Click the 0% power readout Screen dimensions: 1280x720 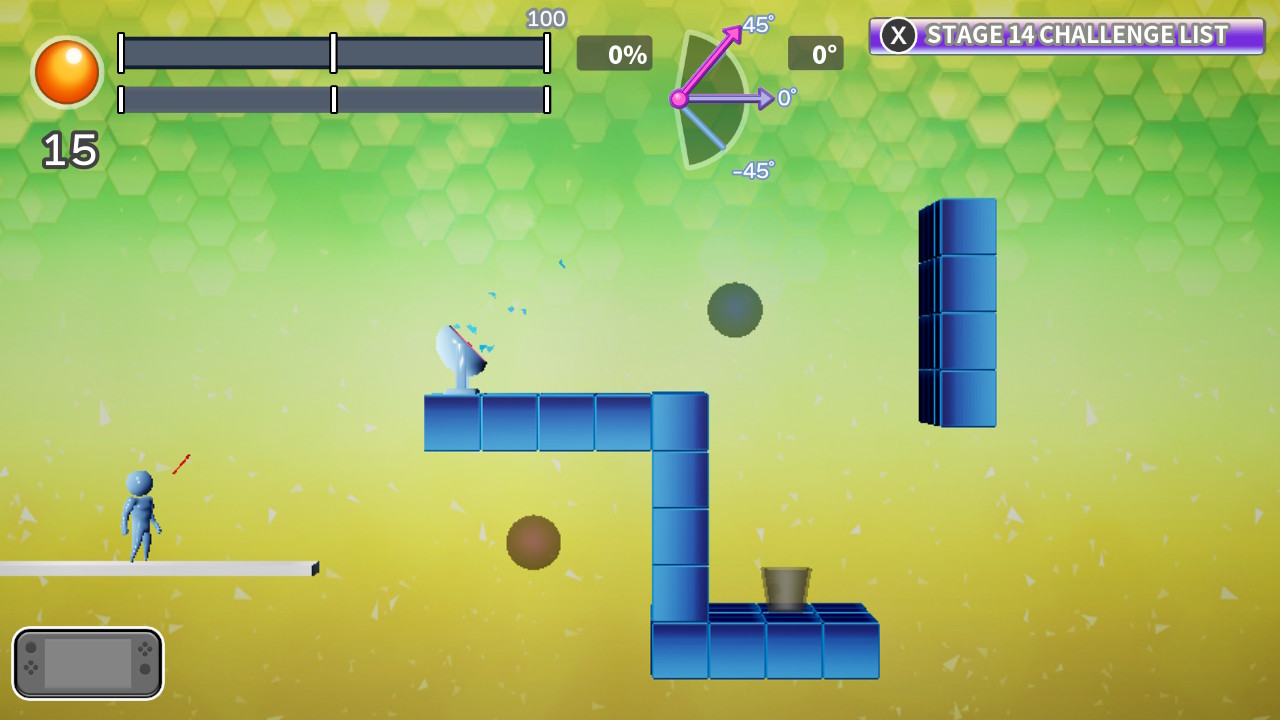pyautogui.click(x=614, y=54)
